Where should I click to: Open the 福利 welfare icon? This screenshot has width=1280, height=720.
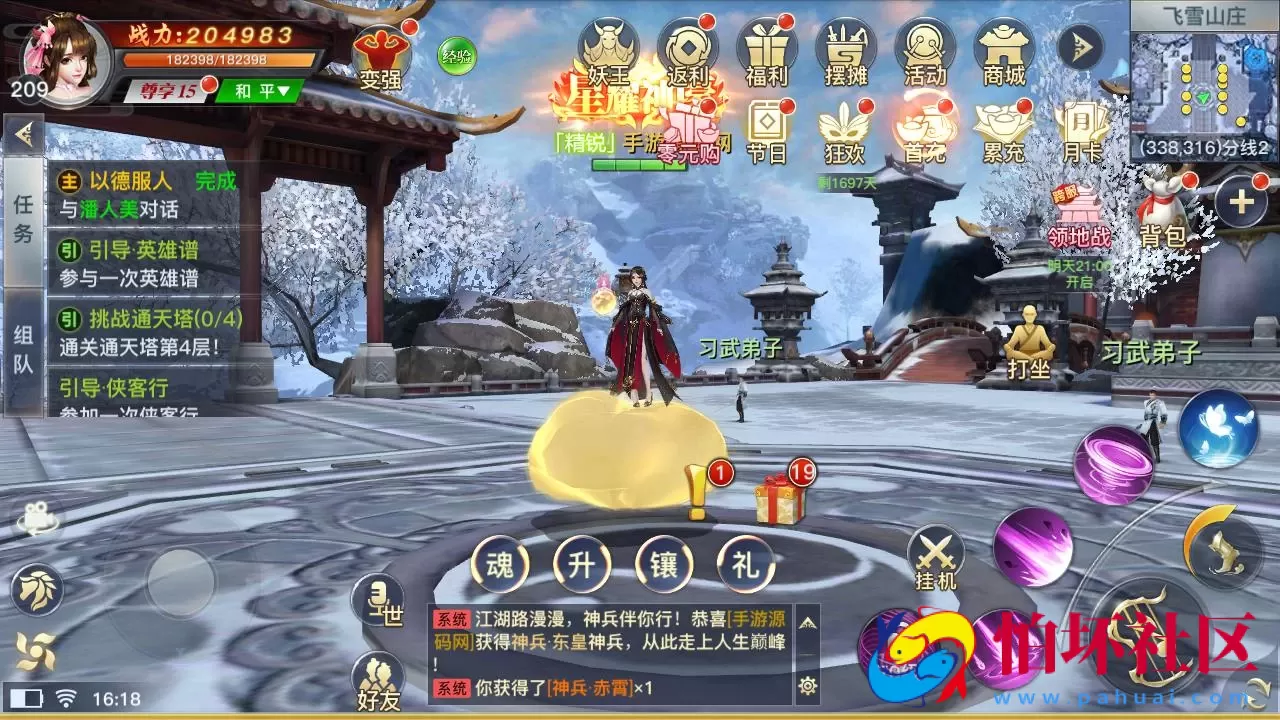pyautogui.click(x=766, y=45)
